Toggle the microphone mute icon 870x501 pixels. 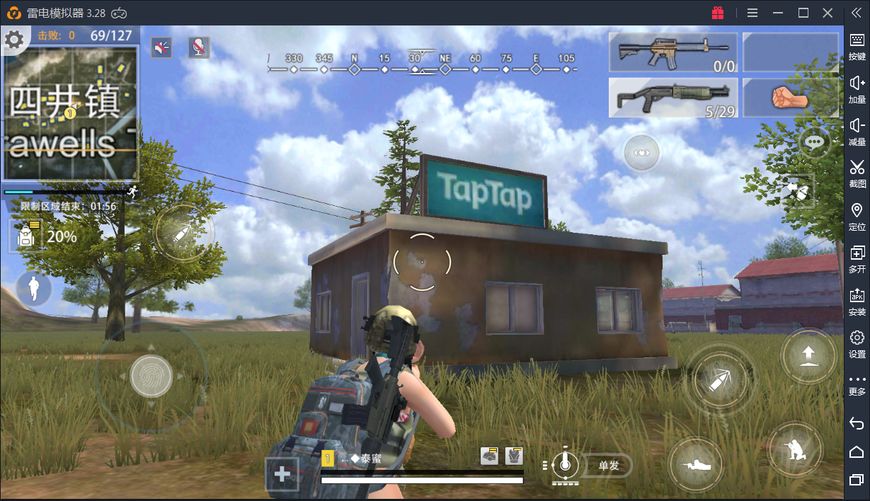pos(199,47)
